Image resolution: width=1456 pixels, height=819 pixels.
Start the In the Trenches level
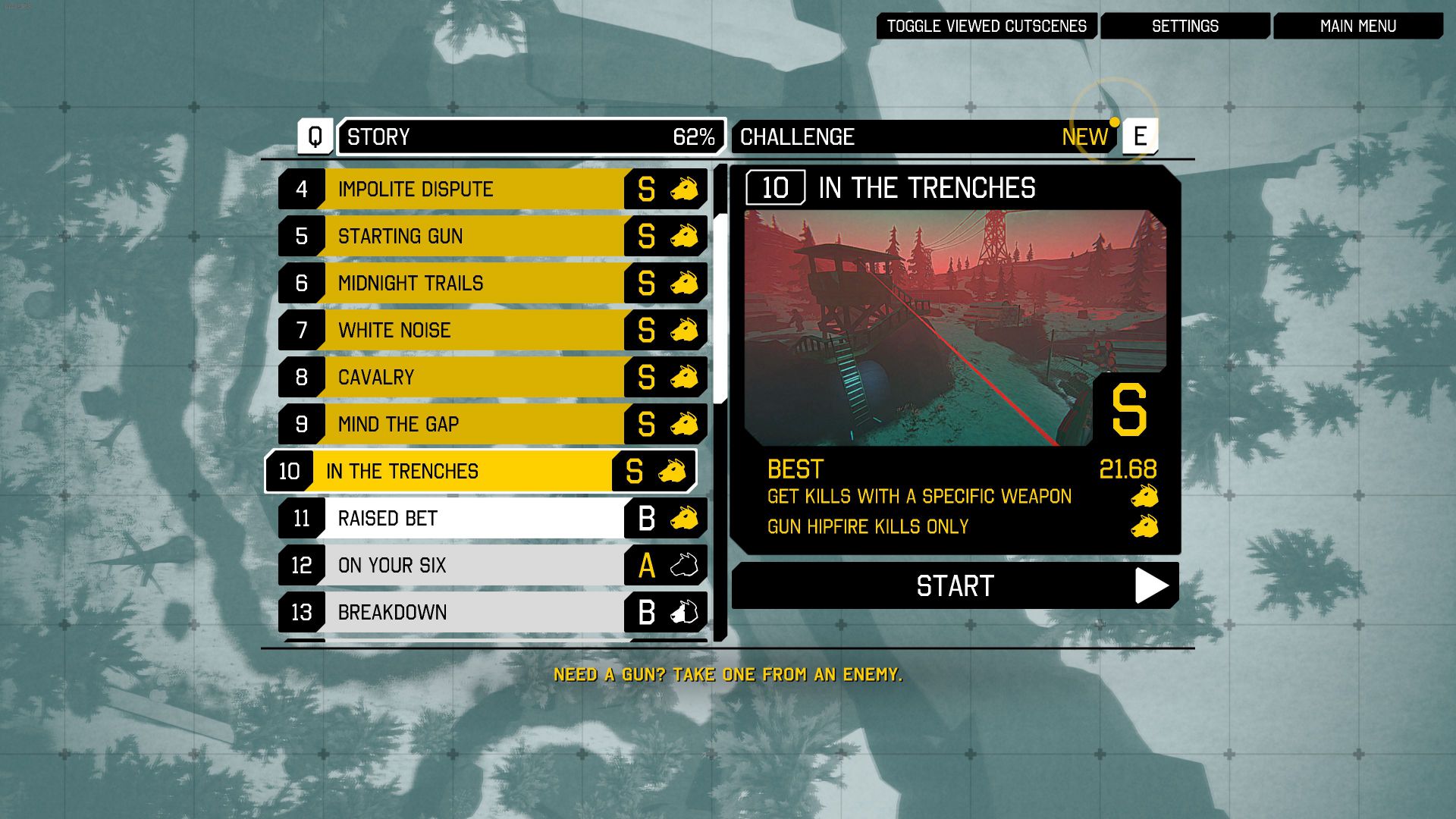pyautogui.click(x=955, y=586)
